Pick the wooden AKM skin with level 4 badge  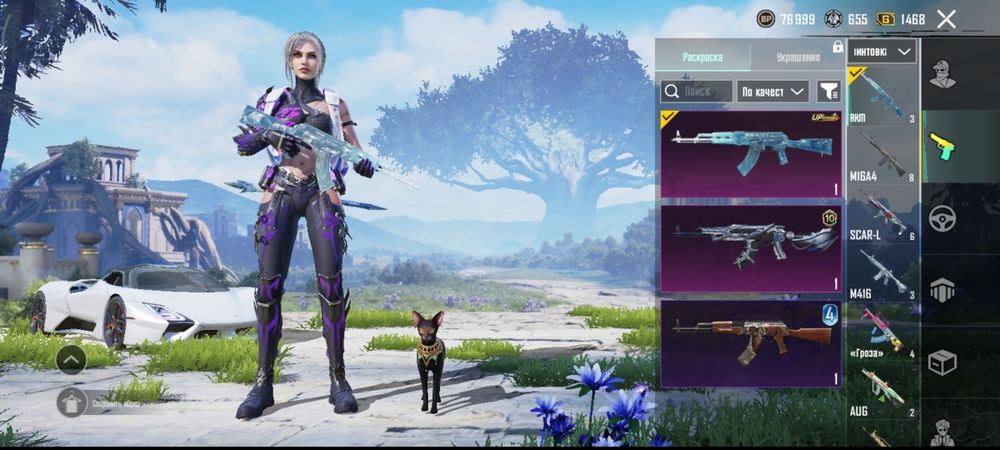tap(751, 343)
